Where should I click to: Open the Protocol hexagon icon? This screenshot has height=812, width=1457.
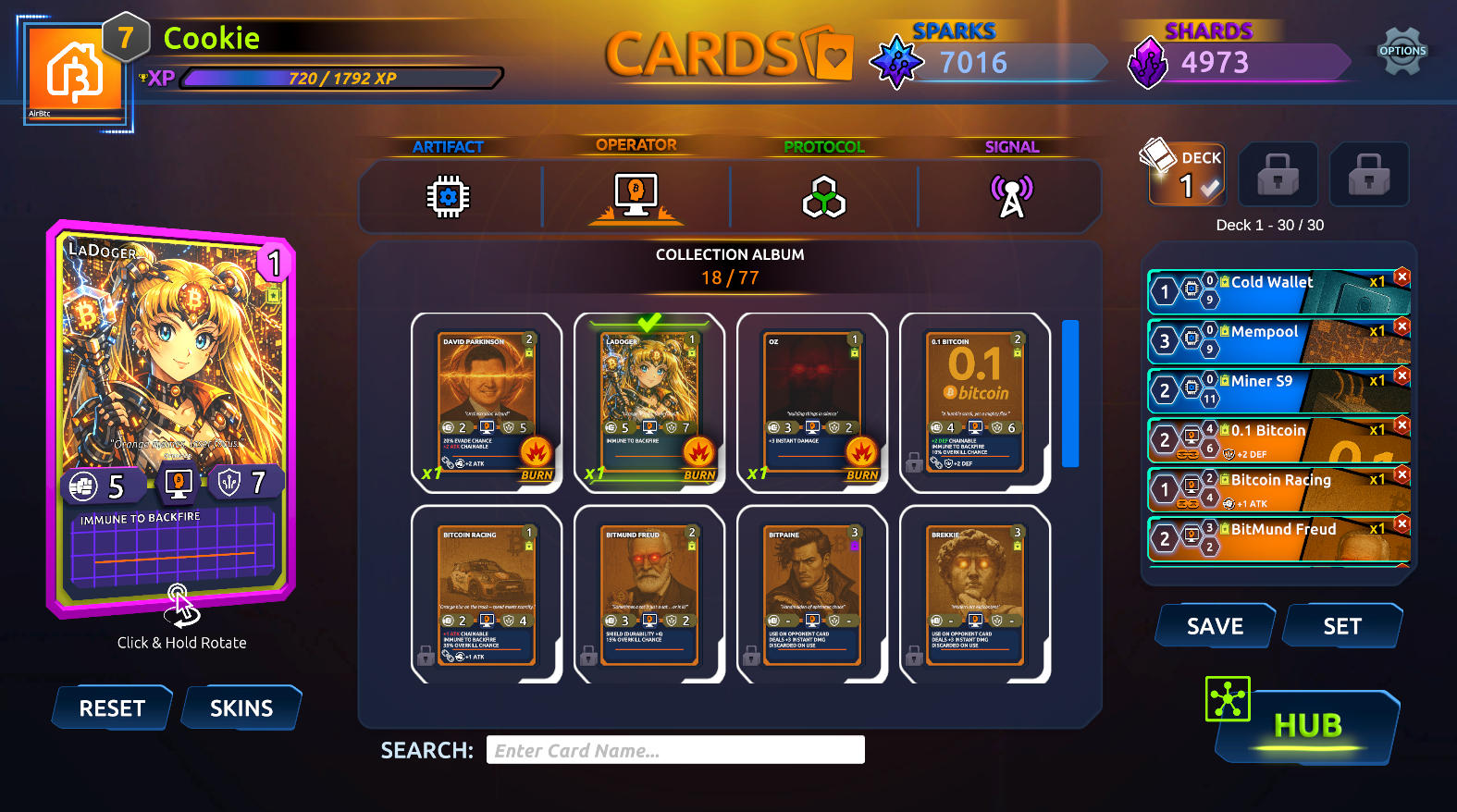coord(823,196)
